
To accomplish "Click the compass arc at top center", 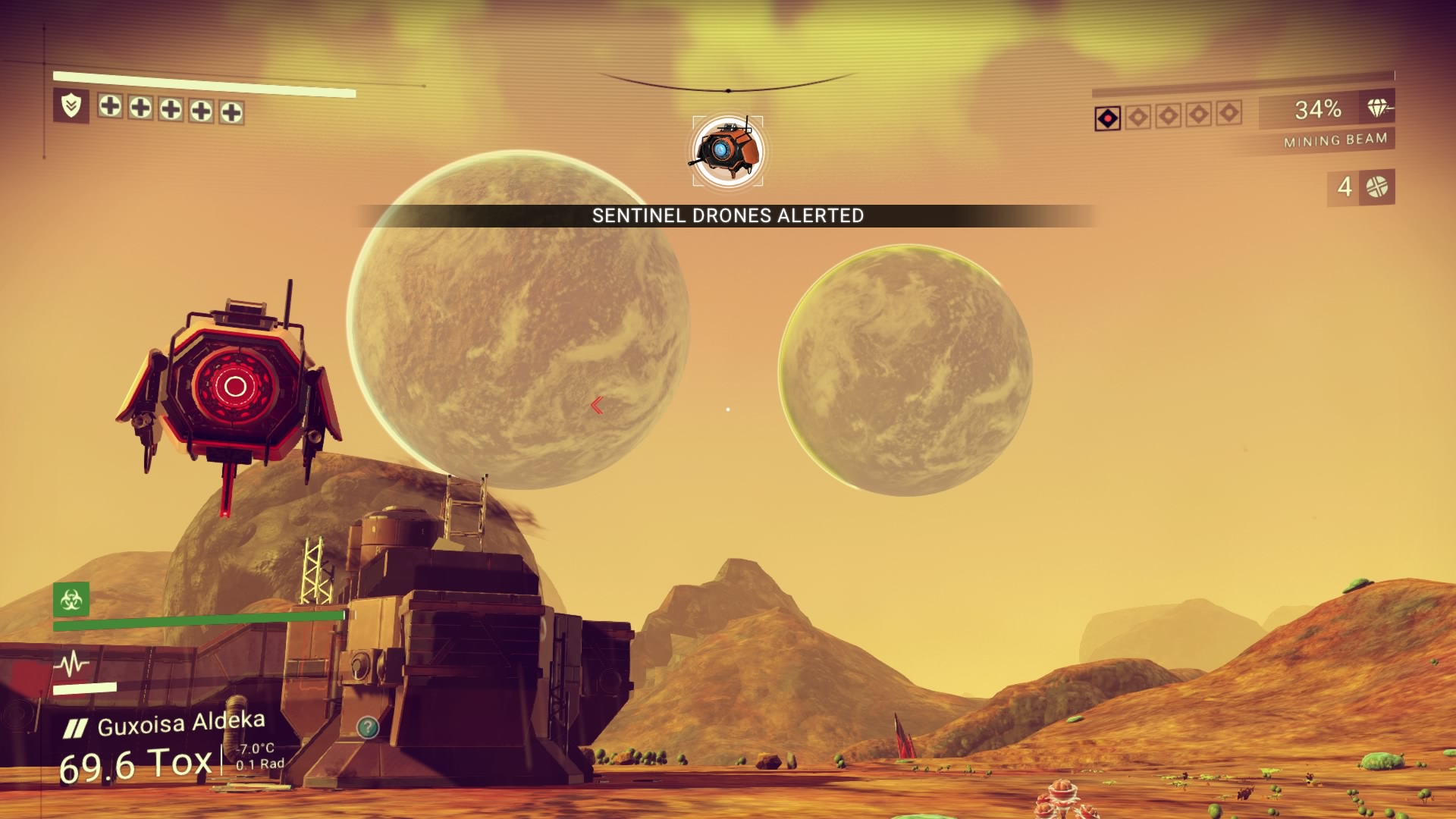I will [x=727, y=84].
